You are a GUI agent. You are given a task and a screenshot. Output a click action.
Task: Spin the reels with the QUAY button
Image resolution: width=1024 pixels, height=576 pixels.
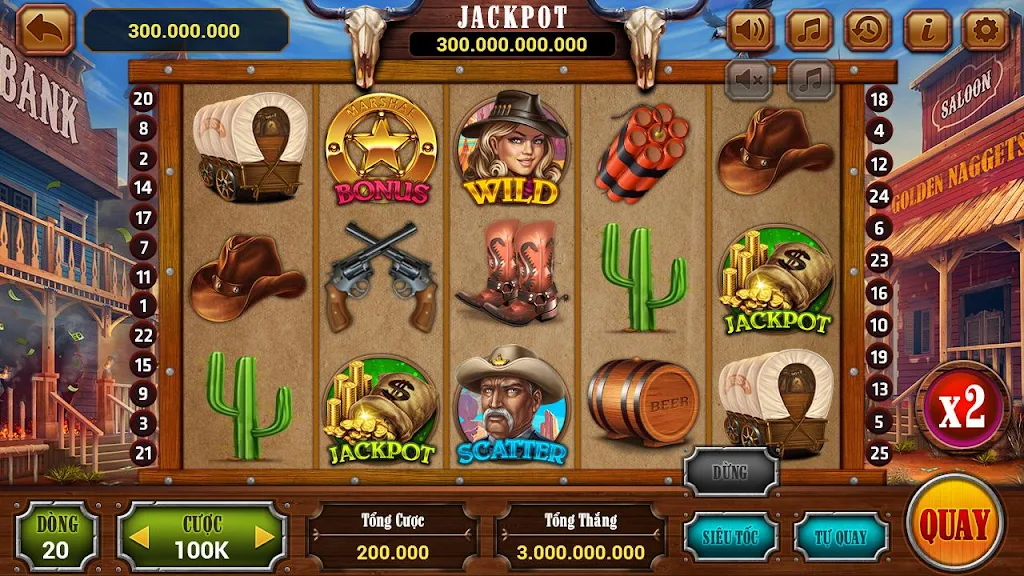[954, 523]
